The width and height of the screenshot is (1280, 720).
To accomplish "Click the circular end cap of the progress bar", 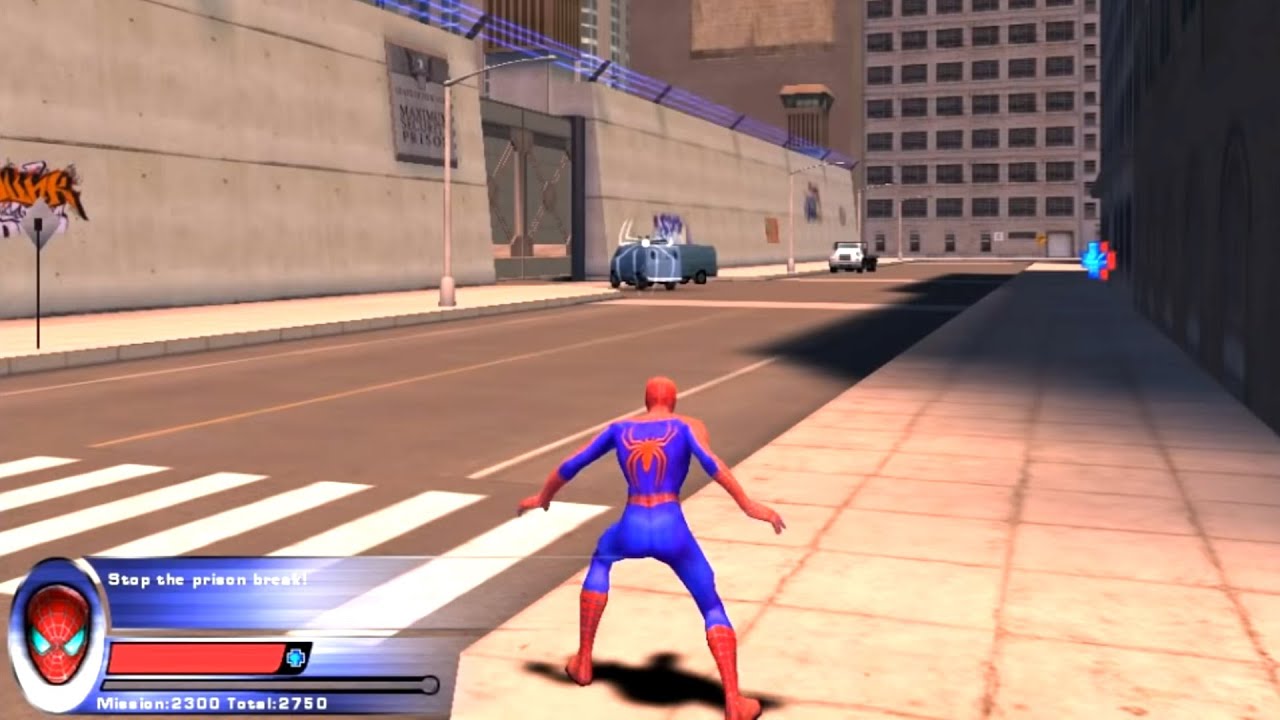I will point(430,684).
